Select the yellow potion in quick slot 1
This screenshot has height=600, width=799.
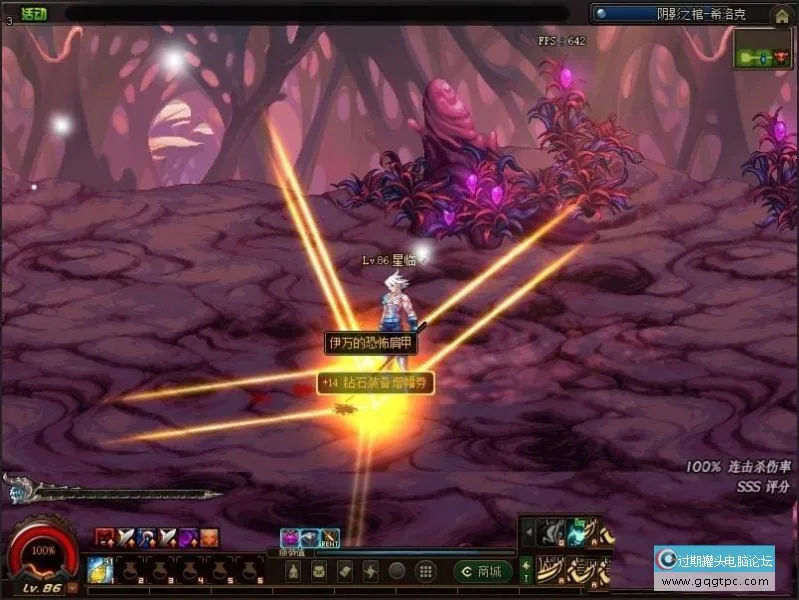click(100, 569)
